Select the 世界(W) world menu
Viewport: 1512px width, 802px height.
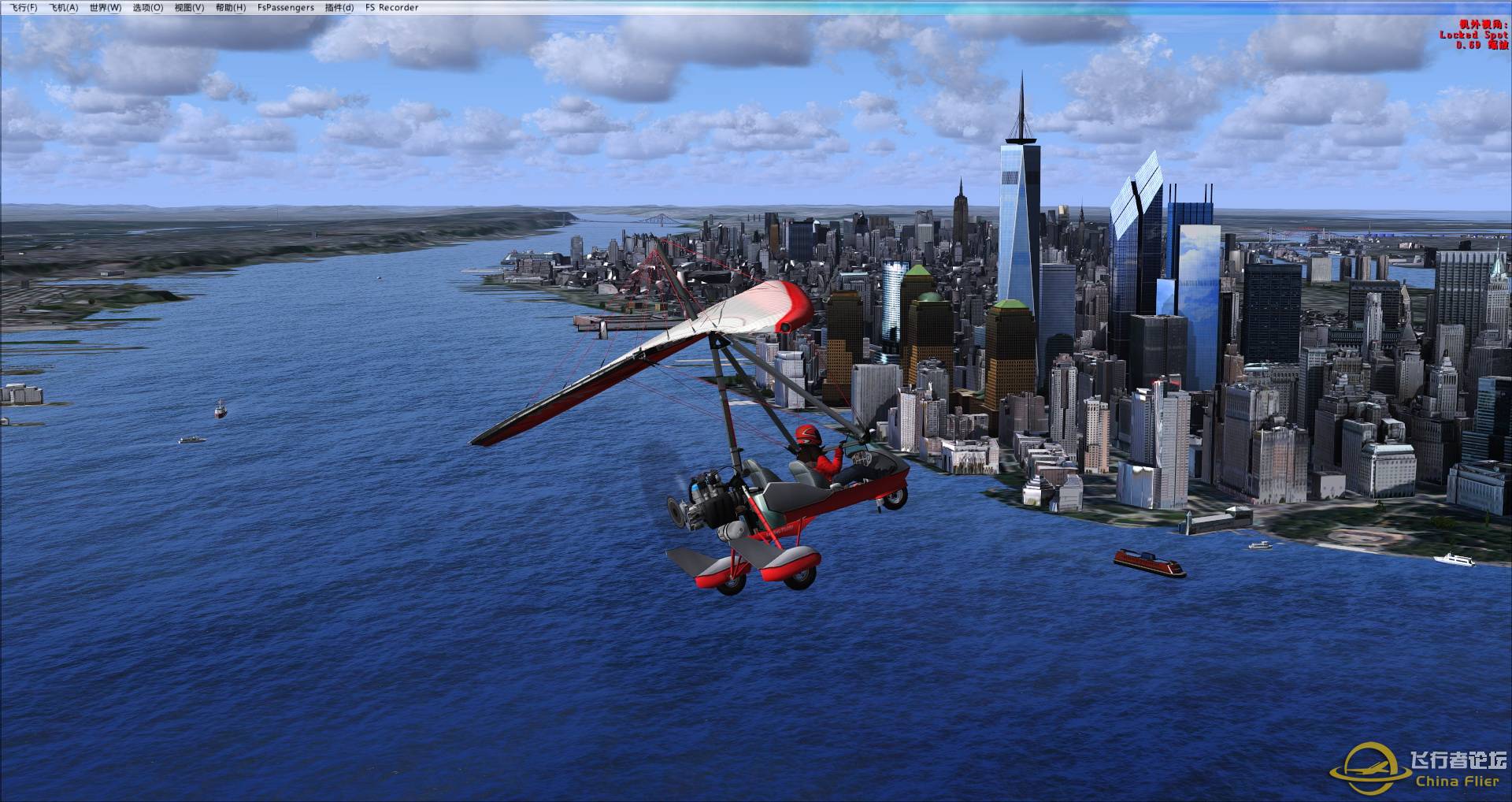point(106,8)
